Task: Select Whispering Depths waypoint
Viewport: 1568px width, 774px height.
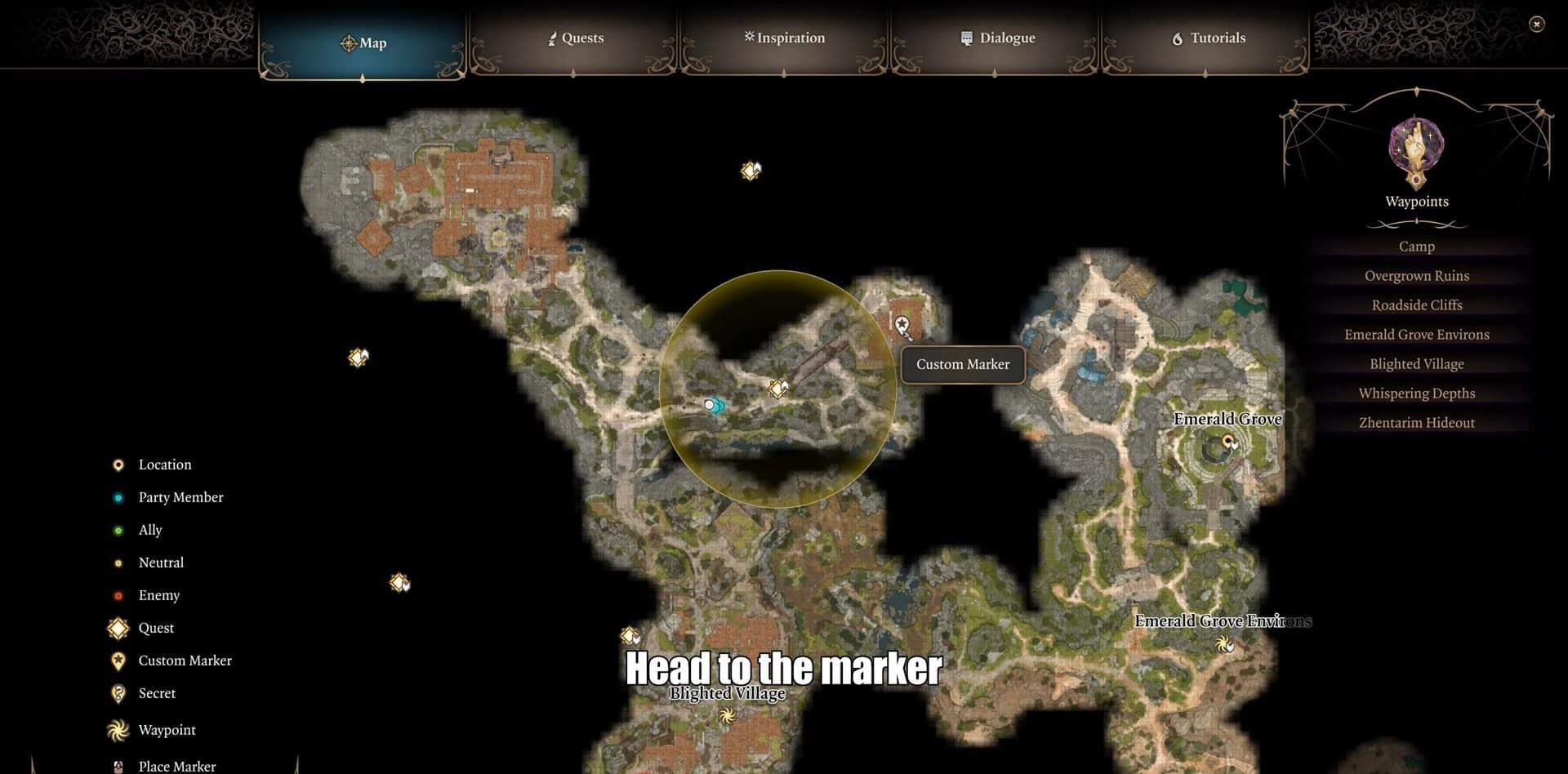Action: click(x=1416, y=394)
